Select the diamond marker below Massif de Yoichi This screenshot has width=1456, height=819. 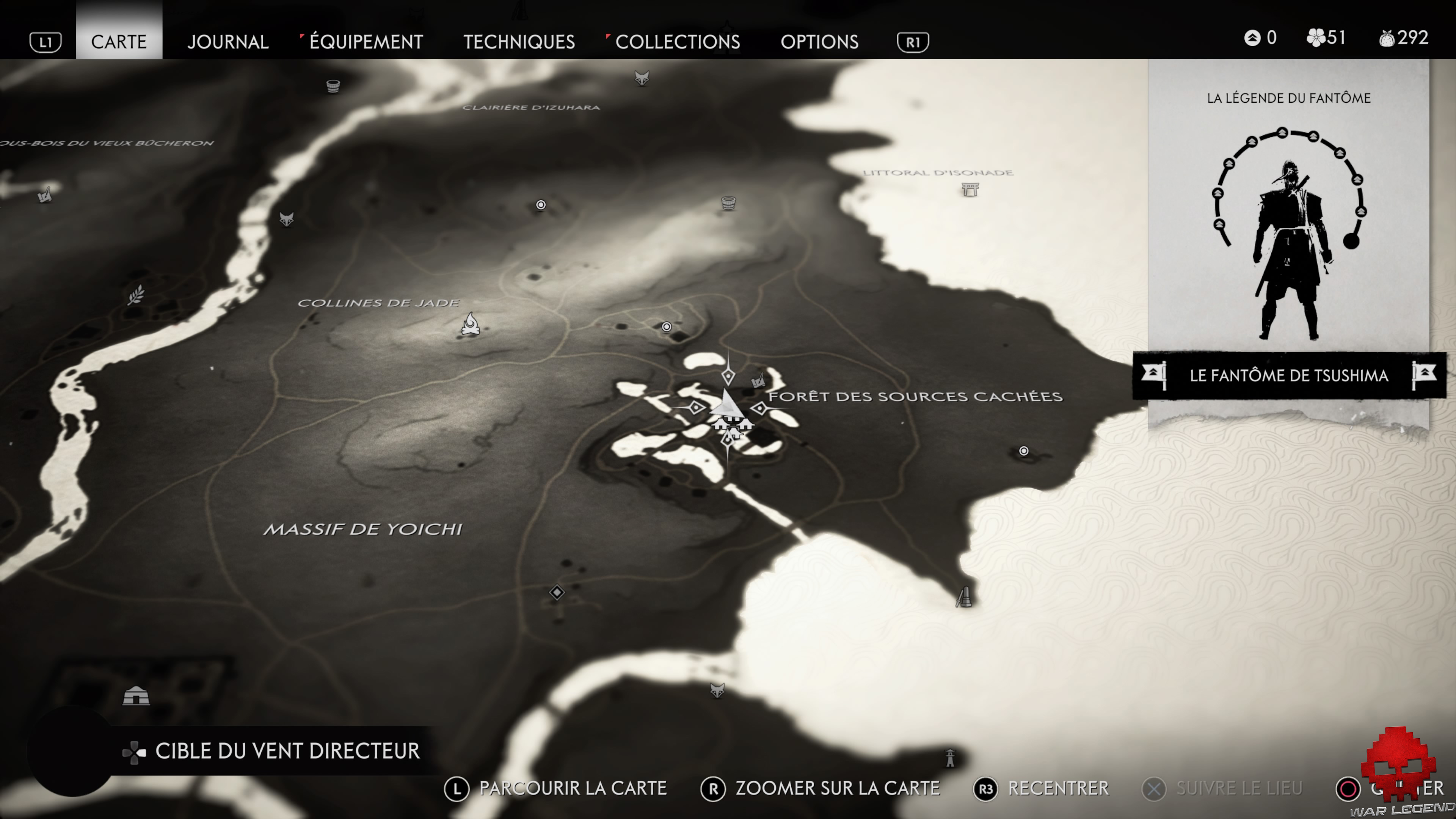[557, 592]
